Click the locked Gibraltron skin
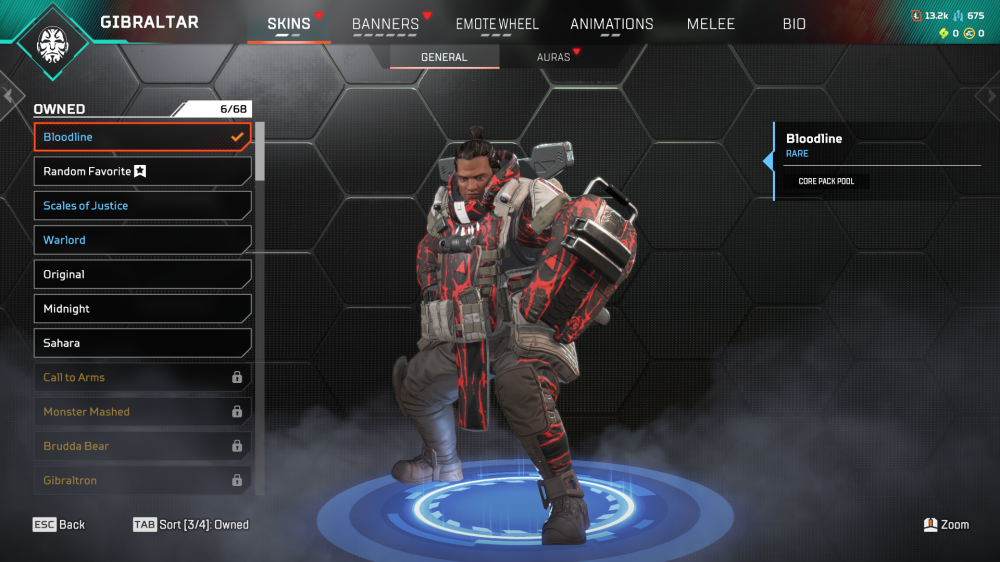 tap(142, 480)
